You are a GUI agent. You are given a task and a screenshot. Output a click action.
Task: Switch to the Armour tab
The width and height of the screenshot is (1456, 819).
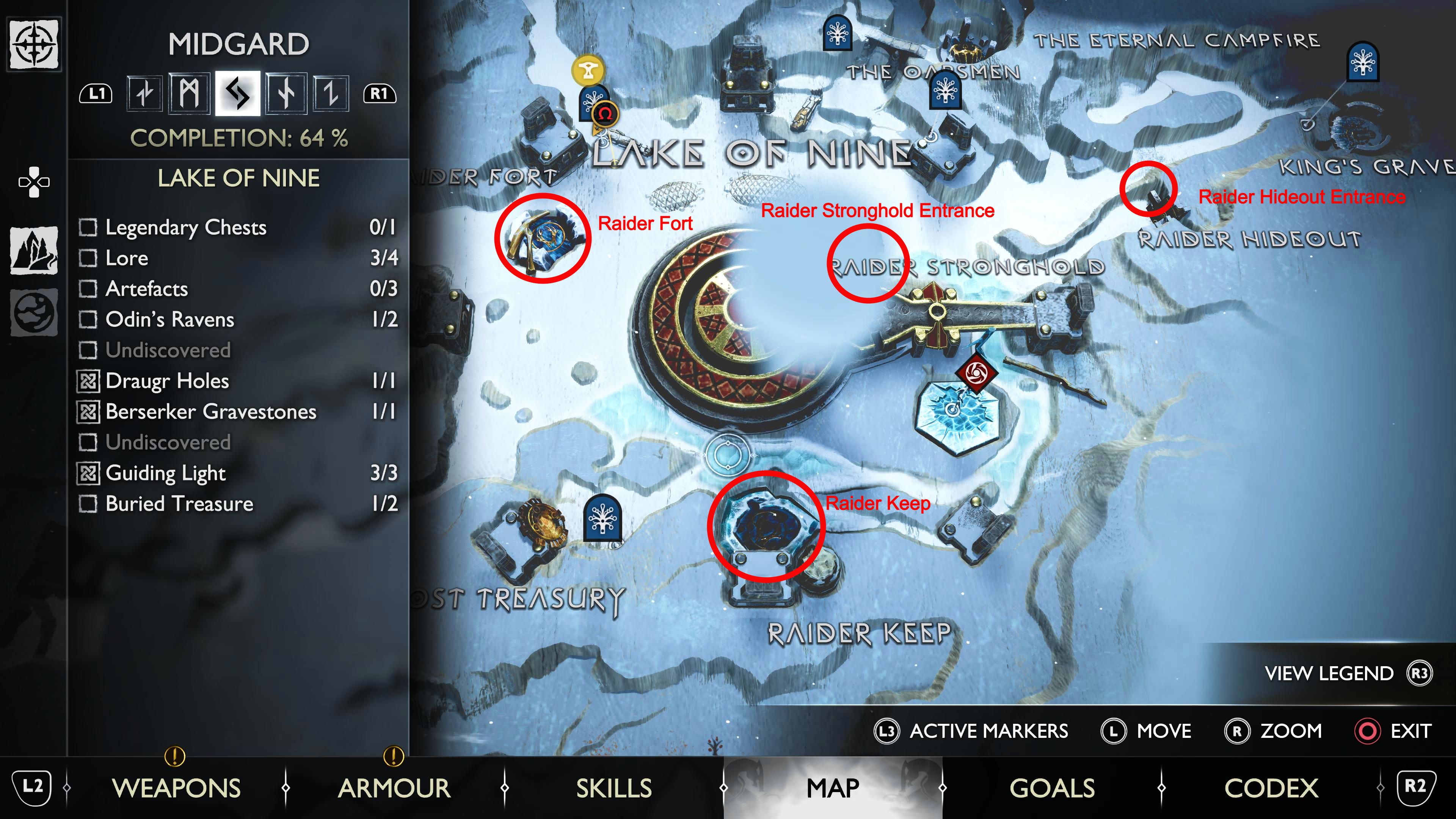click(x=394, y=788)
